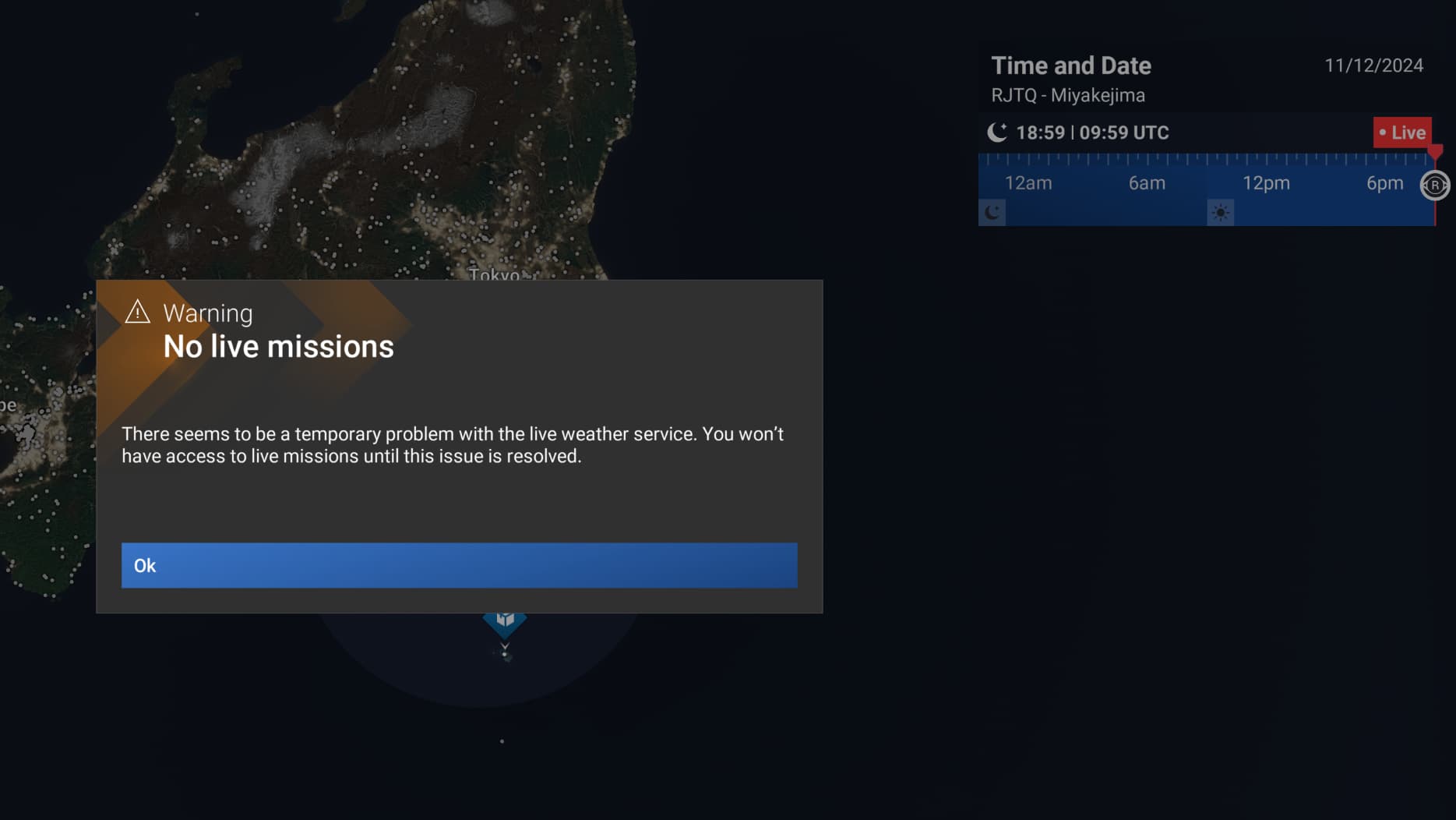Enable Live time mode

1403,133
